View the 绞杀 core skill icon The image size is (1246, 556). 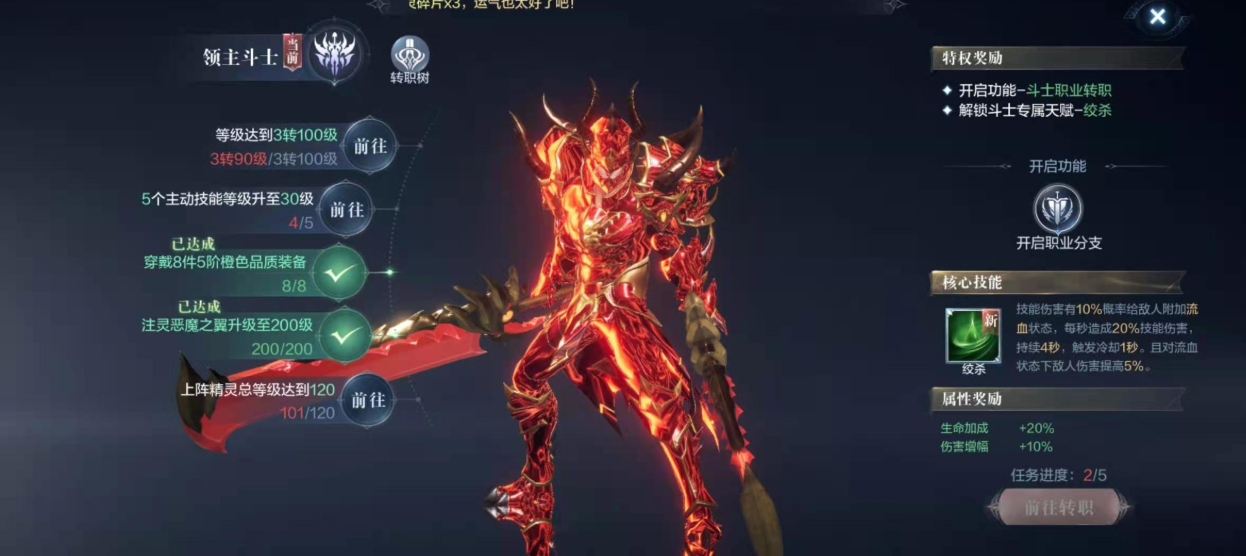pyautogui.click(x=973, y=335)
